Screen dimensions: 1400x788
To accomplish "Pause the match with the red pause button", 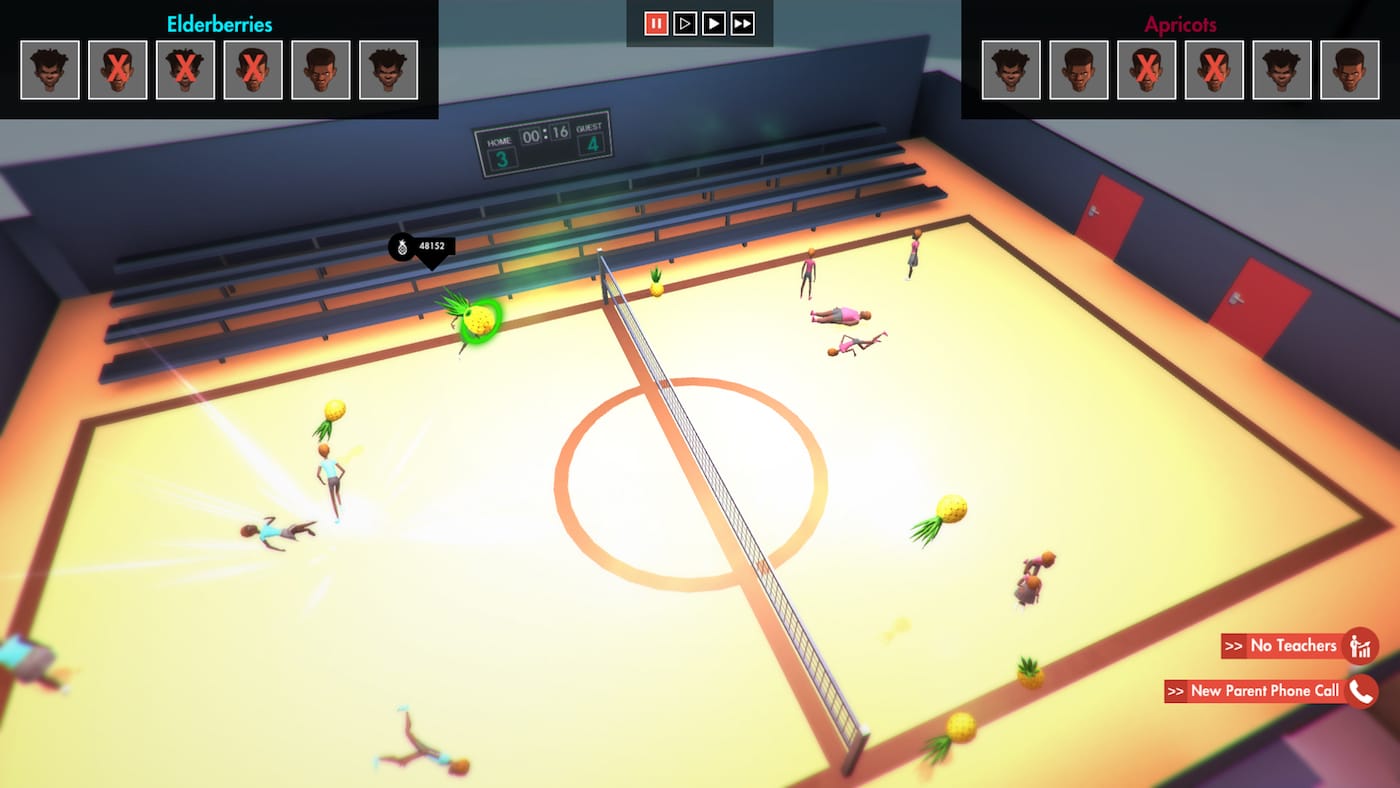I will click(657, 23).
